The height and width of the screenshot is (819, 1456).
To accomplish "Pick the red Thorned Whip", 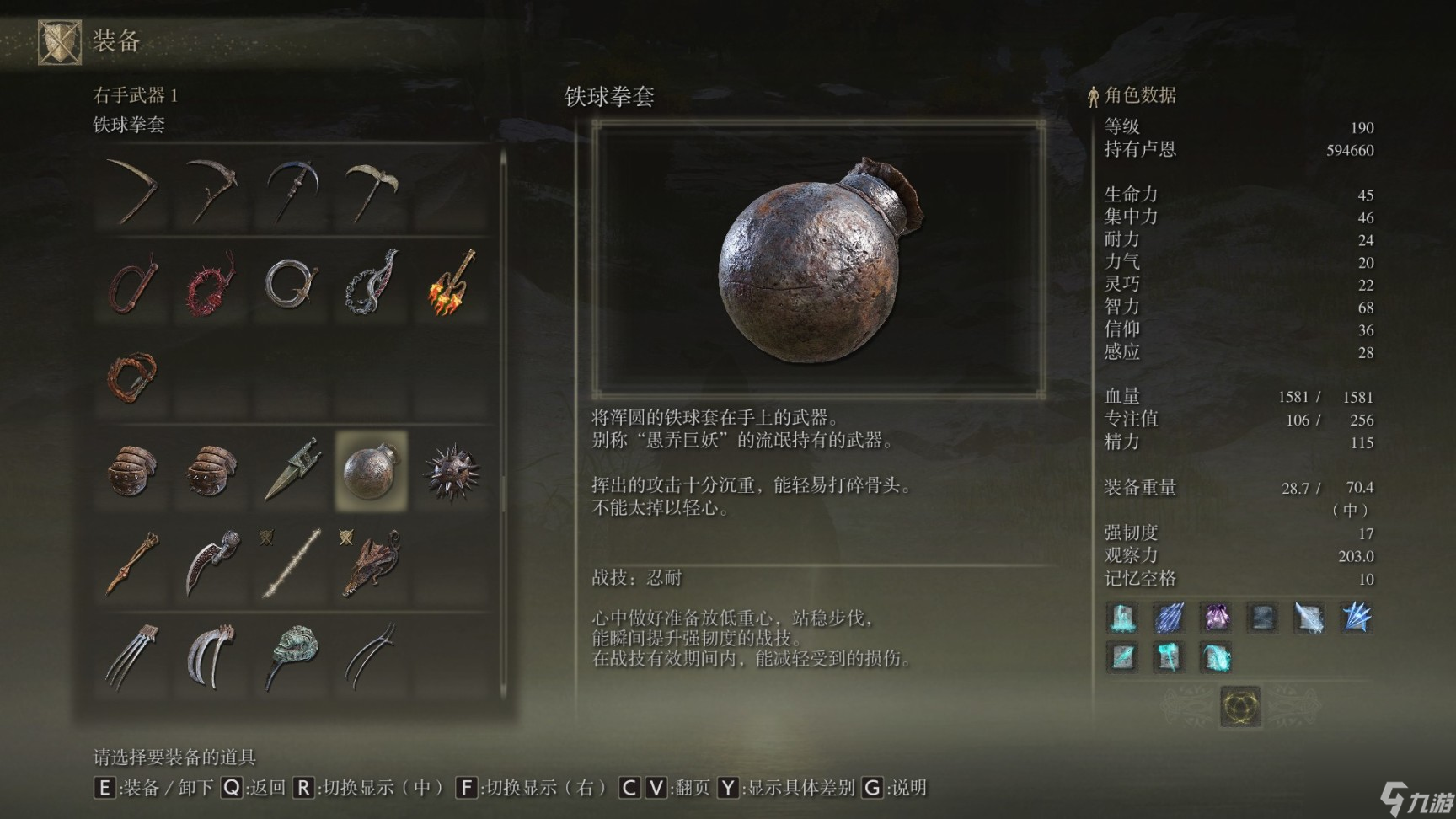I will point(211,283).
